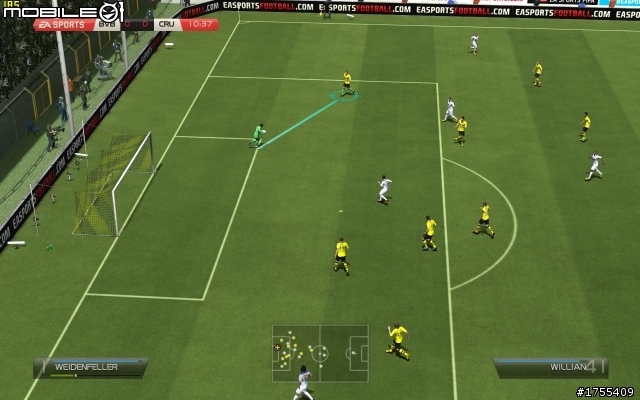This screenshot has width=640, height=400.
Task: Open the Mobile01 watermark logo
Action: [62, 11]
